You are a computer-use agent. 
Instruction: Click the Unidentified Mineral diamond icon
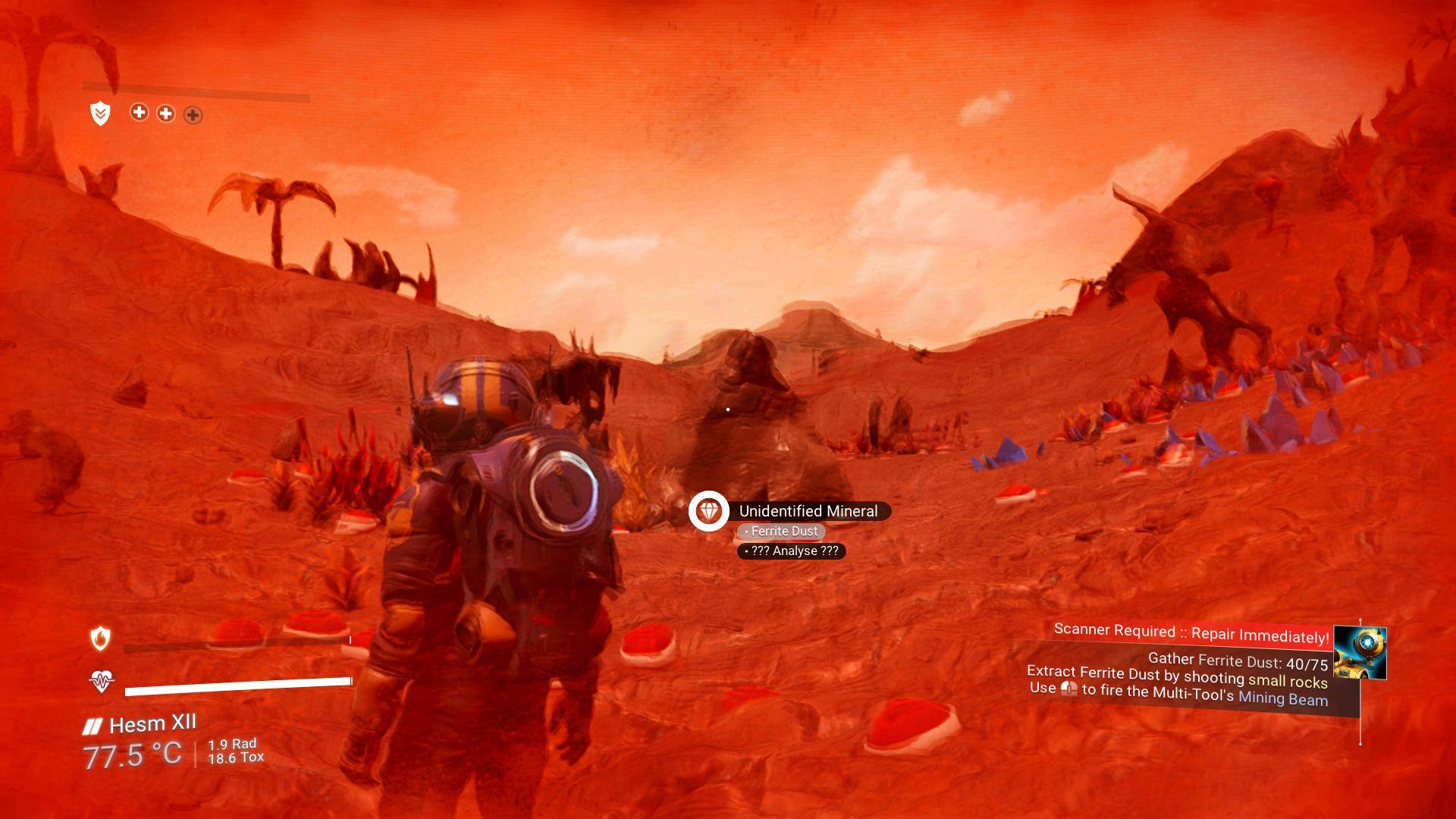[708, 511]
